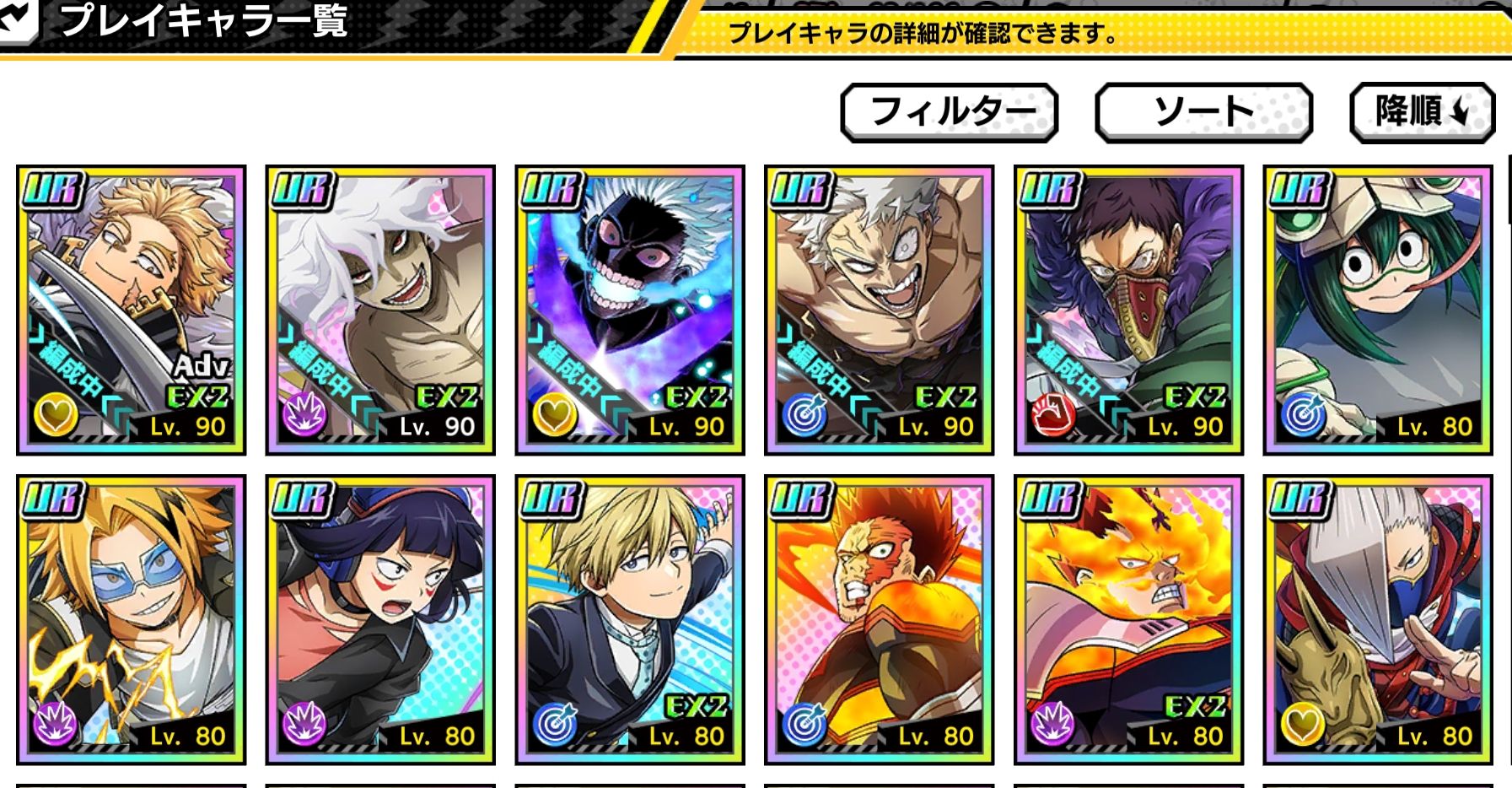
Task: Open the フィルター filter button
Action: [950, 111]
